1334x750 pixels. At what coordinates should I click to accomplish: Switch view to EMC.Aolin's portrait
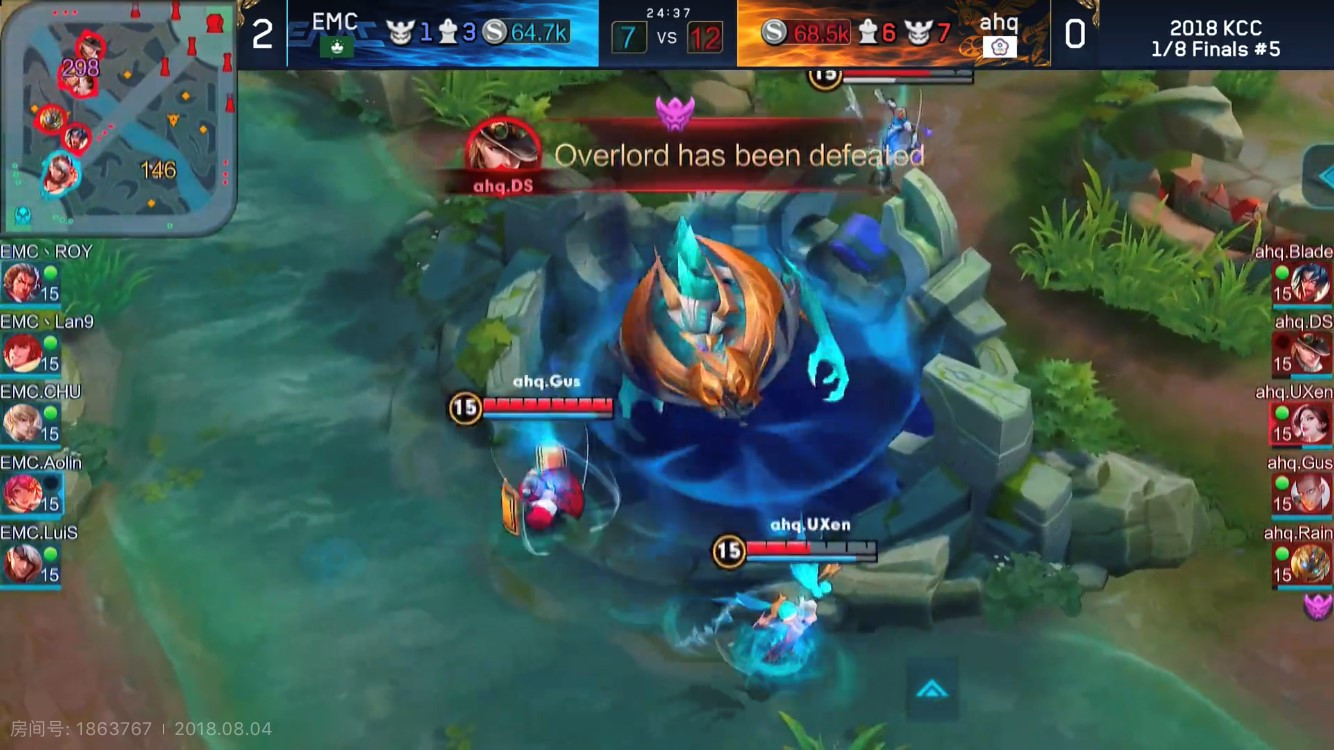[22, 493]
